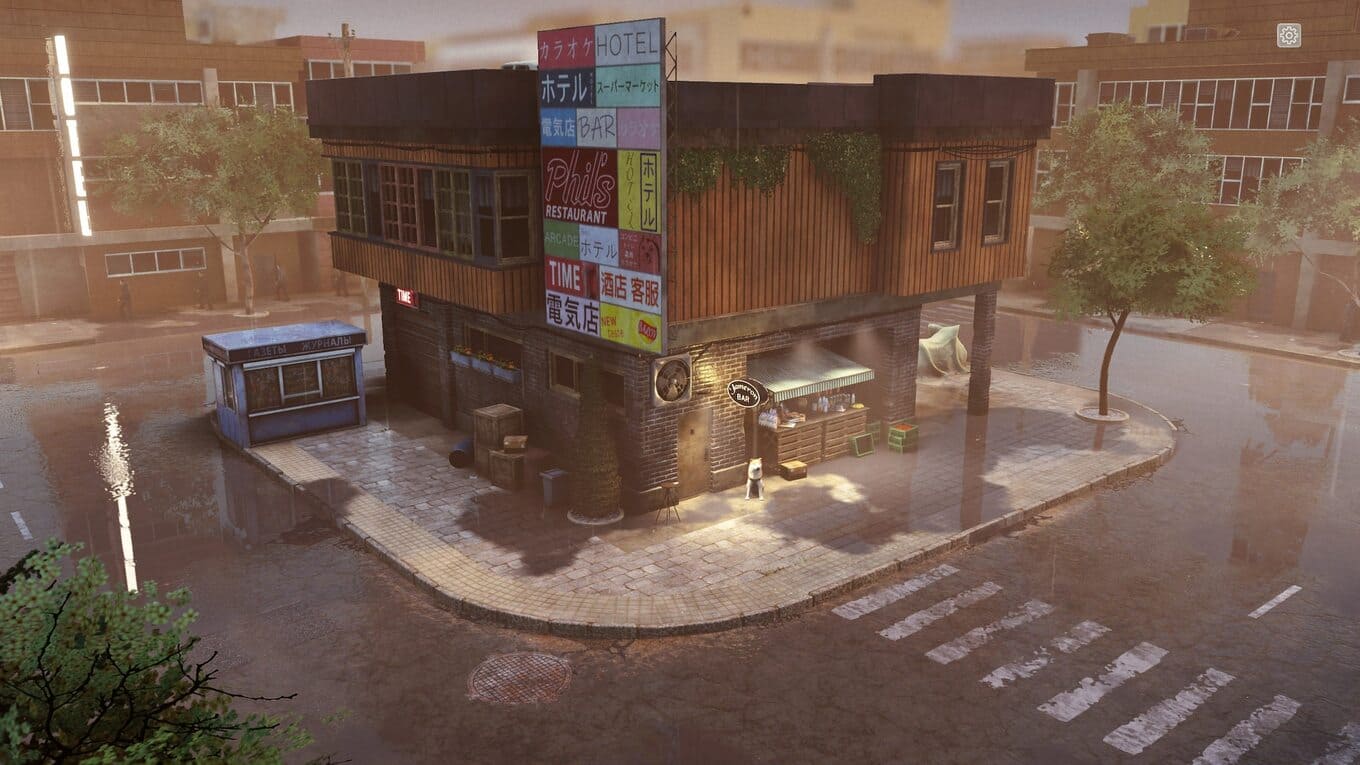Open the settings gear icon
This screenshot has width=1360, height=765.
point(1289,36)
